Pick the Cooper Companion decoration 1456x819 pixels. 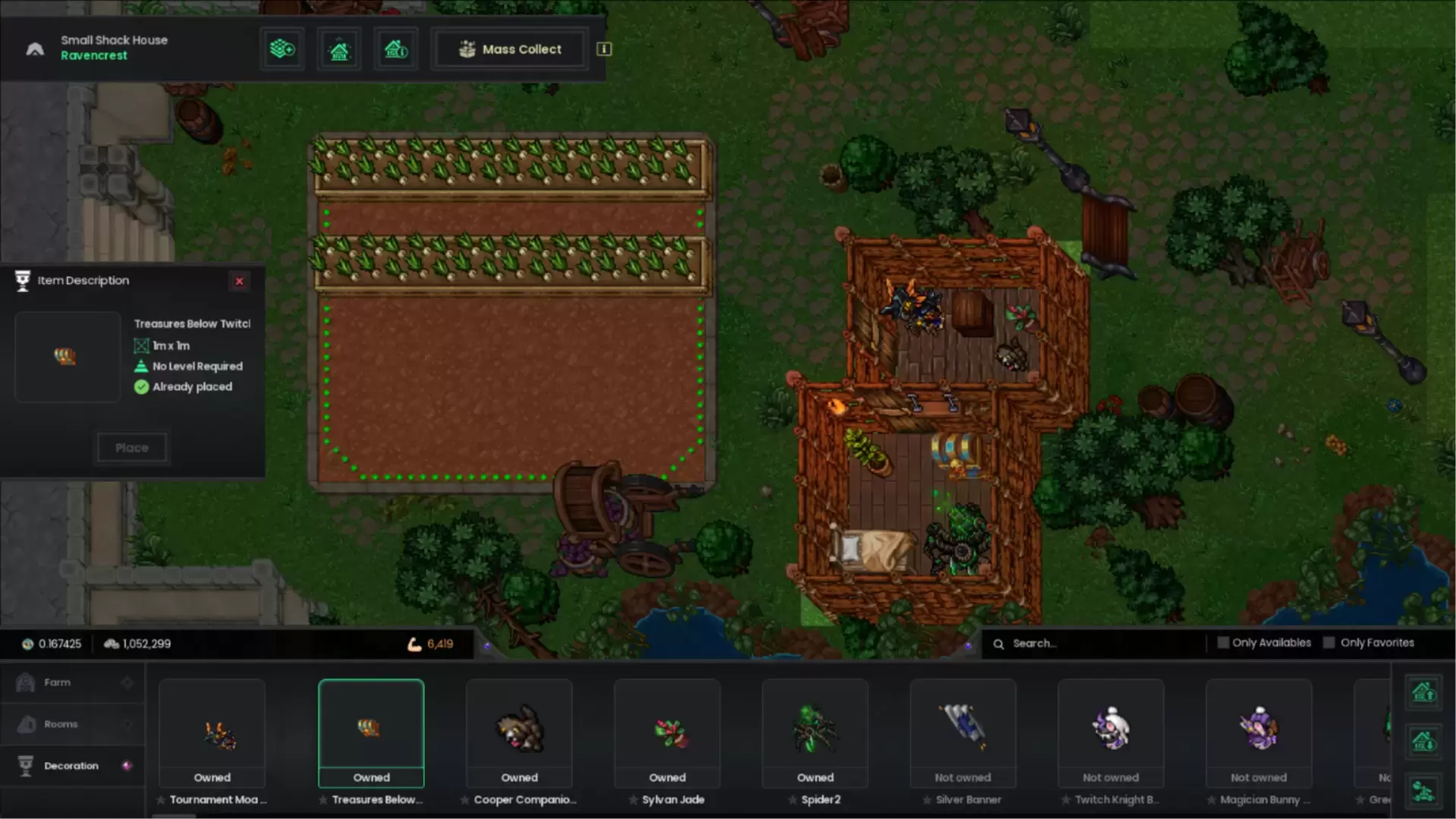click(519, 732)
